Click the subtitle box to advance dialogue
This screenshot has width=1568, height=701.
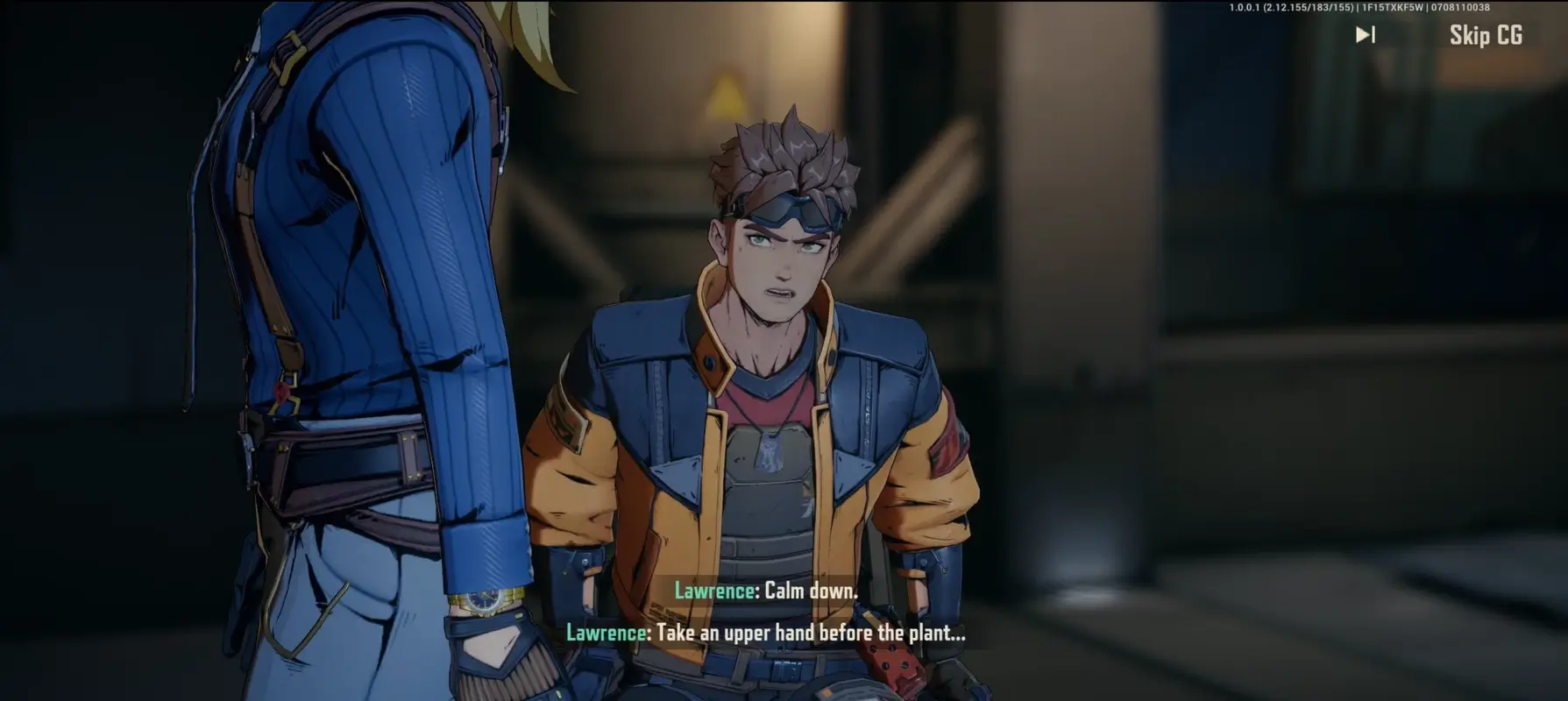point(780,613)
